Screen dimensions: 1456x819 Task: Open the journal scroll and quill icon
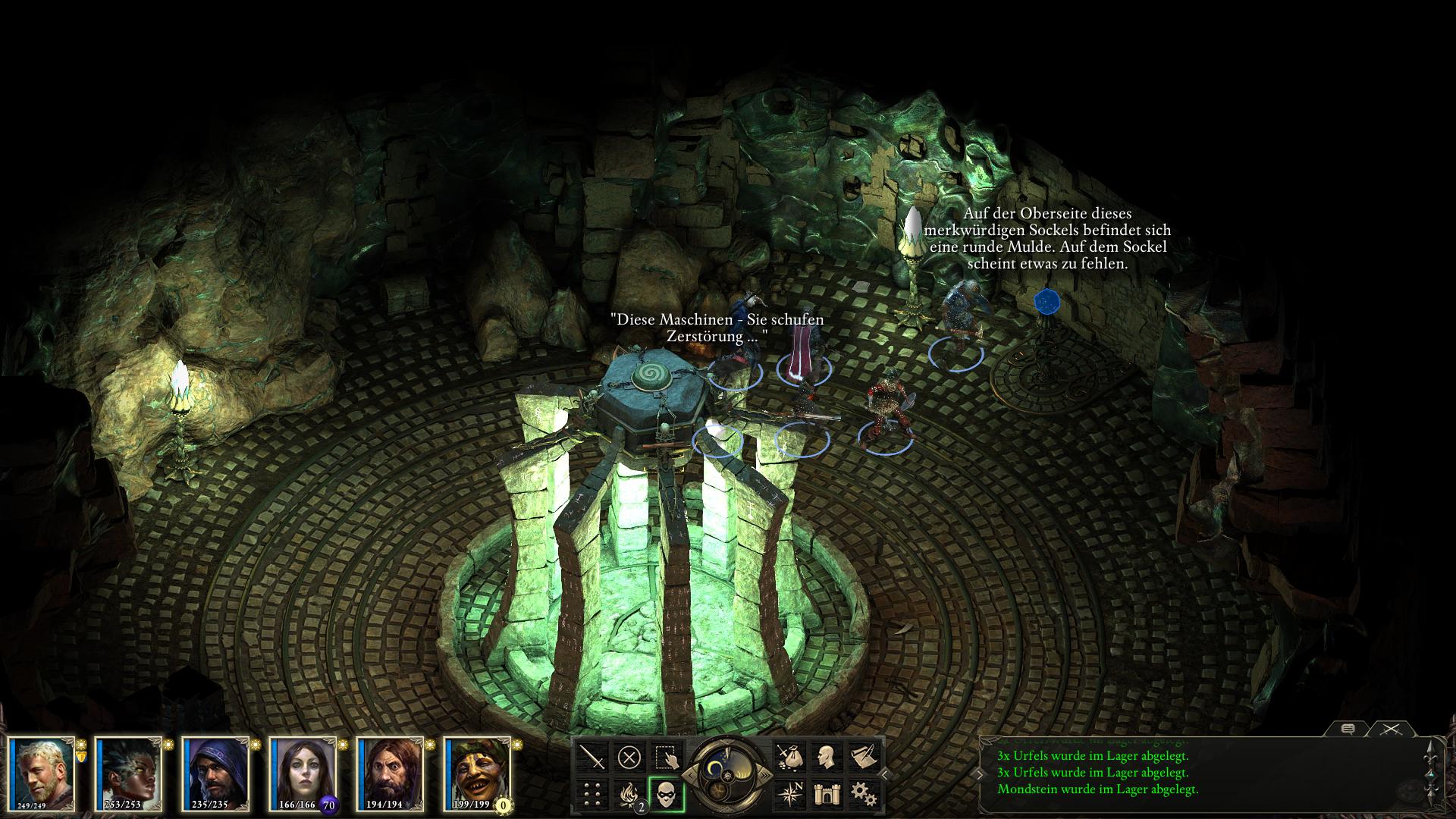coord(863,757)
